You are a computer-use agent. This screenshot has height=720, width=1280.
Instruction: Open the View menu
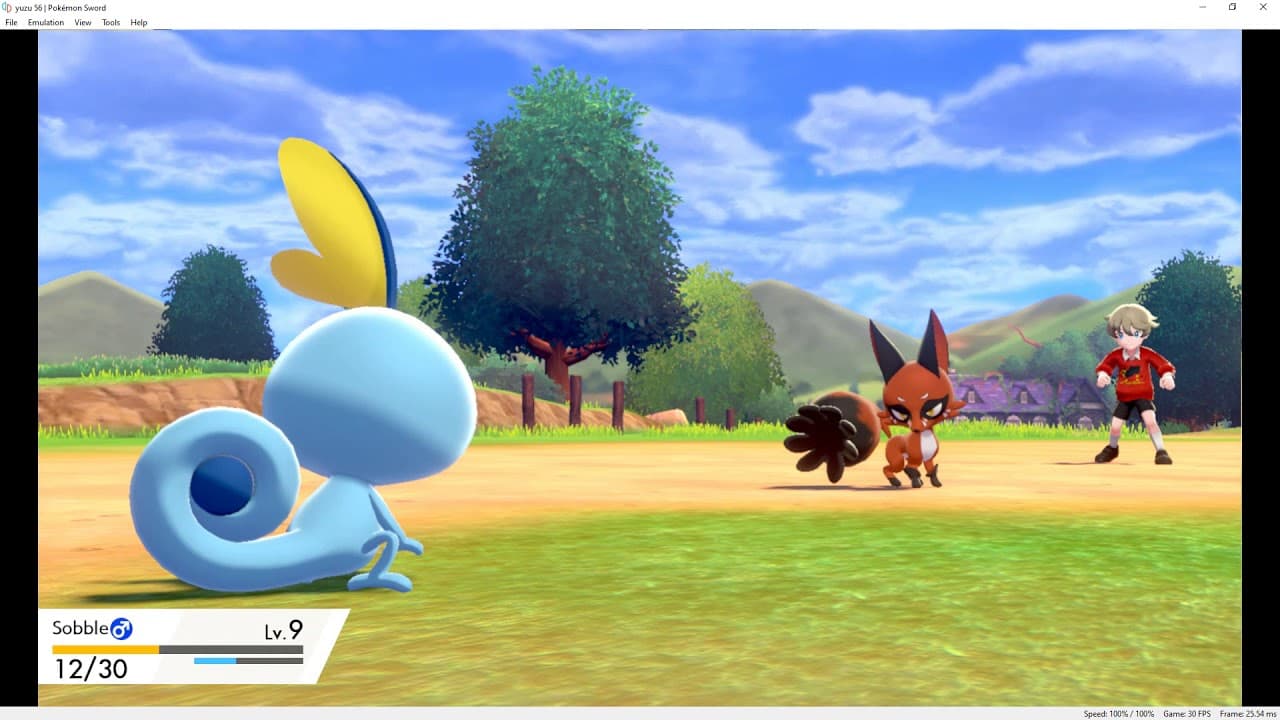point(82,22)
